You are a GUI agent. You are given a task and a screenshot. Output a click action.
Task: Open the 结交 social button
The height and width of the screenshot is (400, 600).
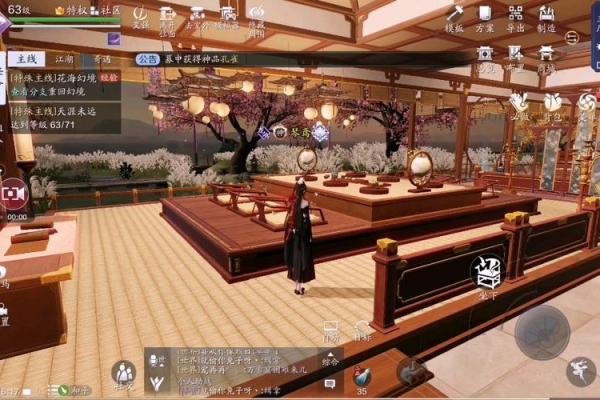pos(124,376)
